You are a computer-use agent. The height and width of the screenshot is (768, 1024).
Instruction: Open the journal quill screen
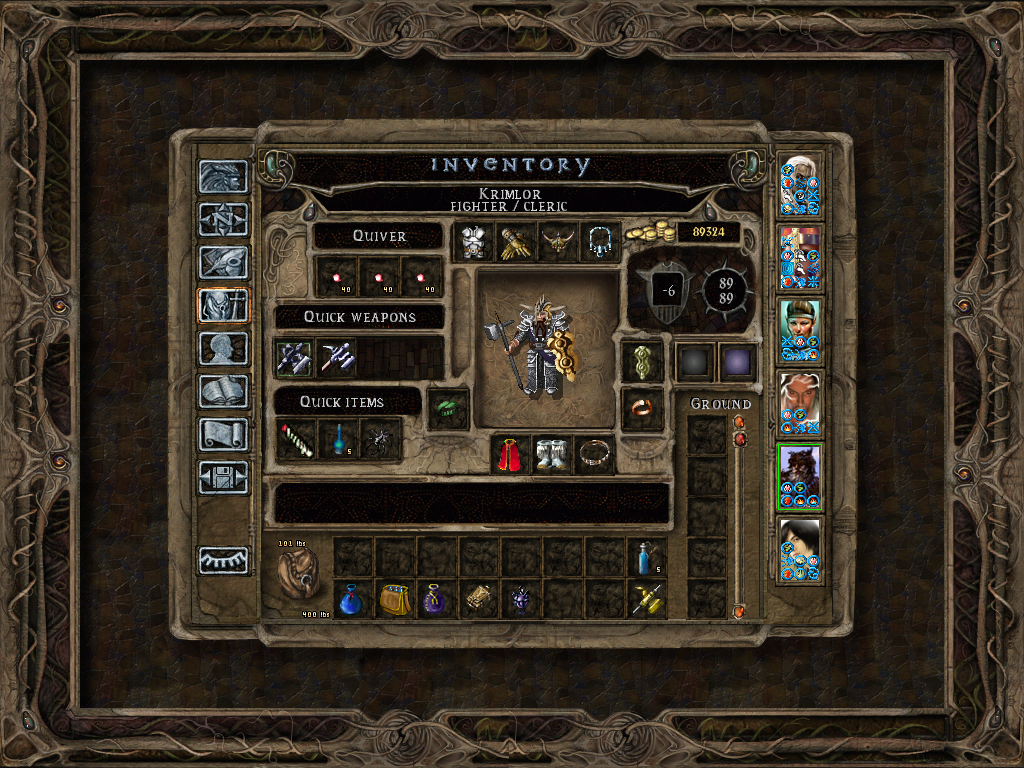pyautogui.click(x=223, y=262)
